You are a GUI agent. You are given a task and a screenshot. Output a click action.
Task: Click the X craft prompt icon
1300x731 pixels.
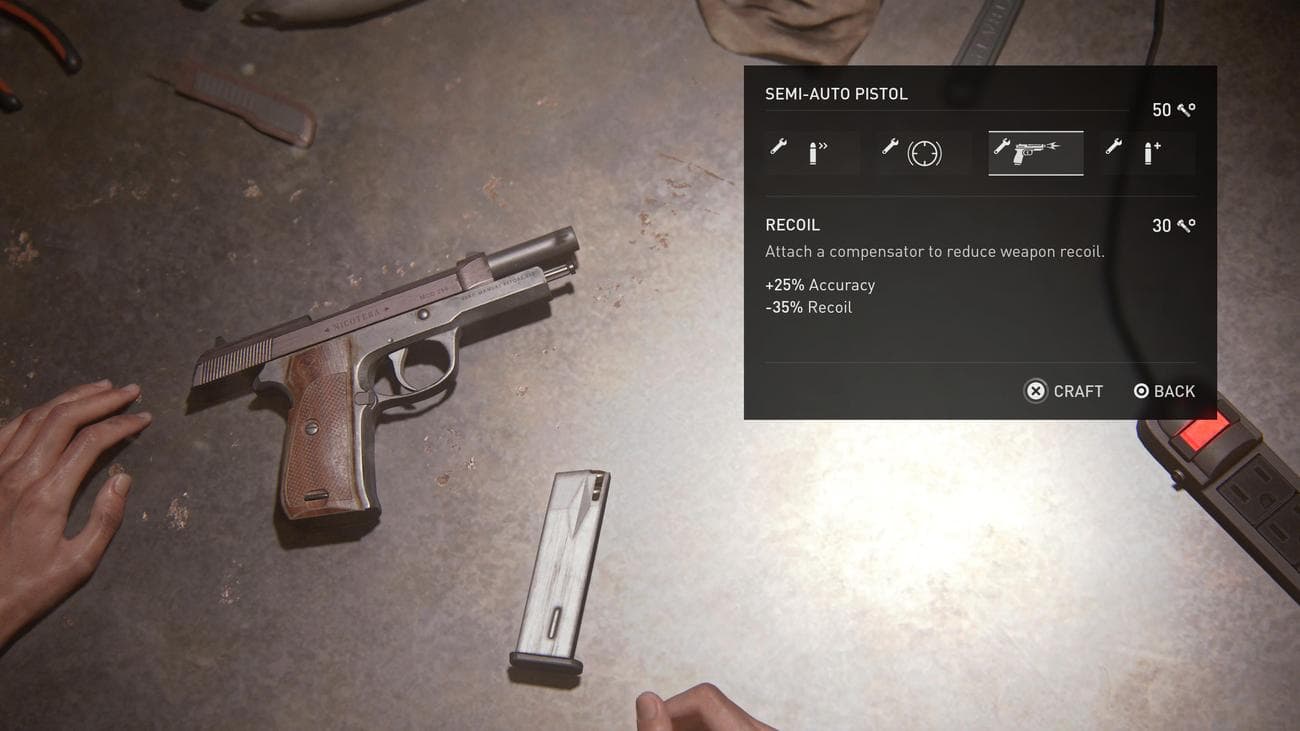click(x=1036, y=390)
